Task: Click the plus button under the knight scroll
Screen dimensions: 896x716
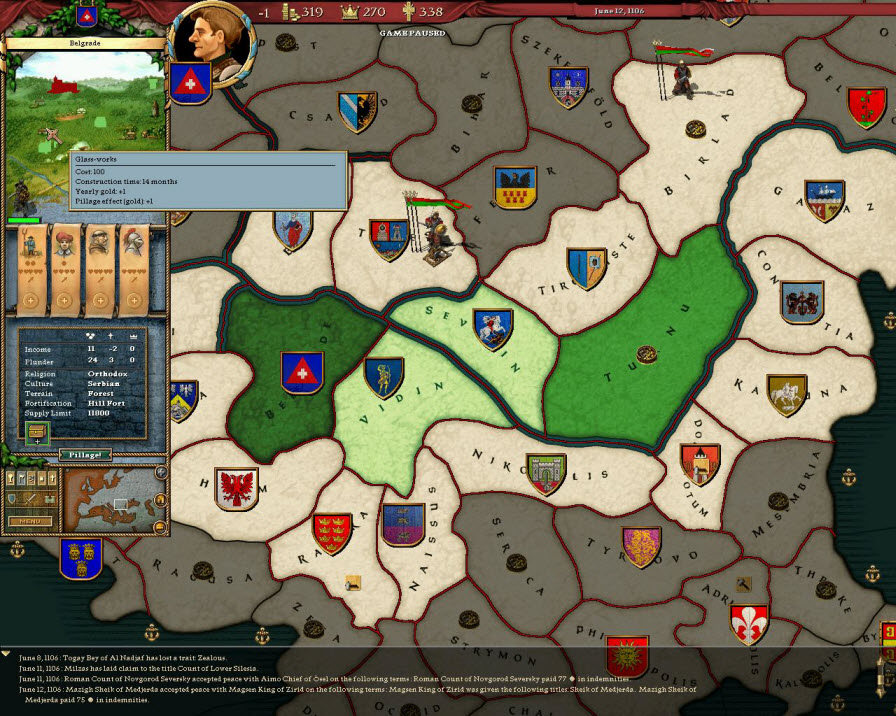Action: [132, 301]
